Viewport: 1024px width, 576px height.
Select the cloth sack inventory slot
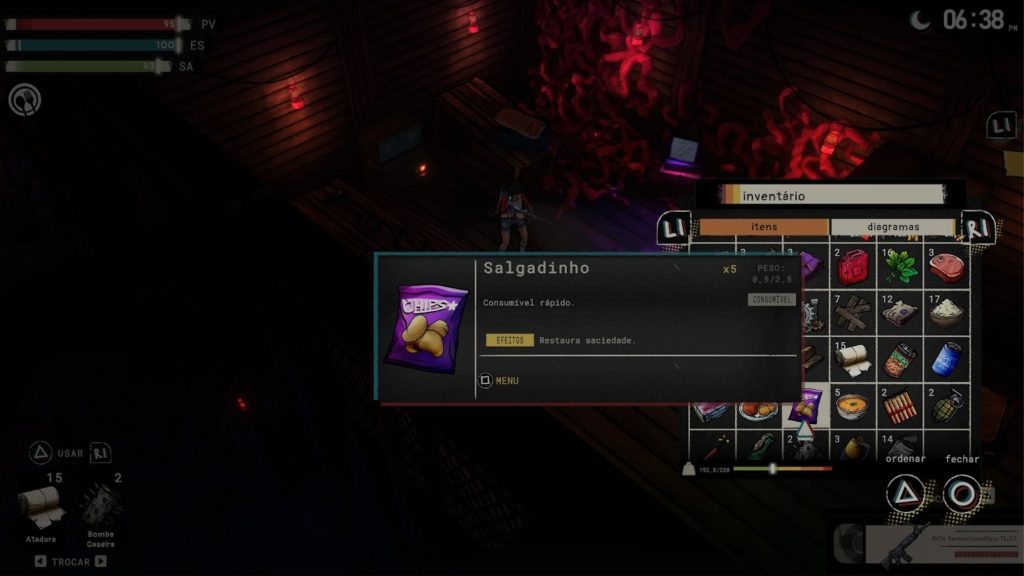click(x=900, y=312)
